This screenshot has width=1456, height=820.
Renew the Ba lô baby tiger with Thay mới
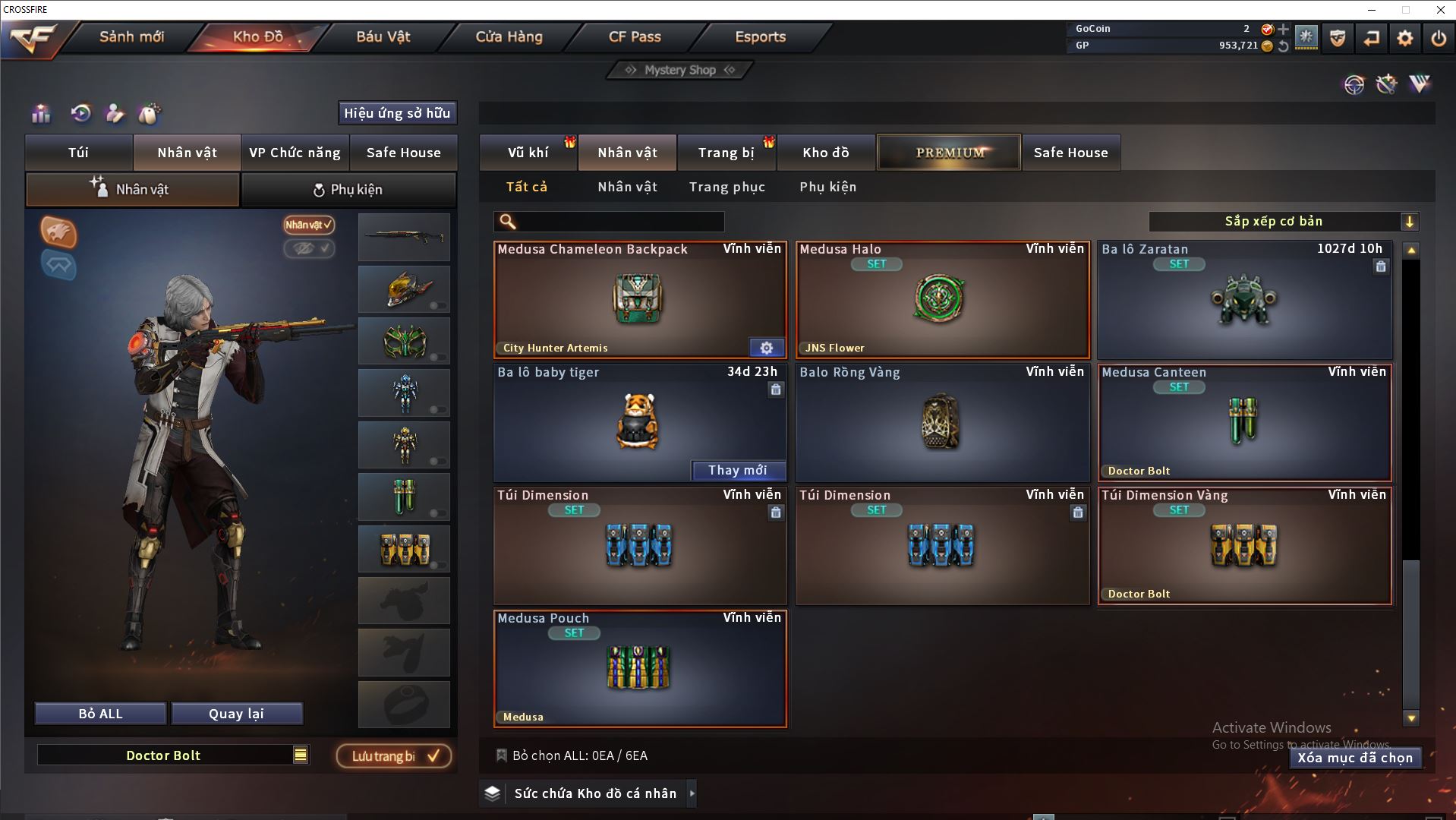pyautogui.click(x=737, y=471)
